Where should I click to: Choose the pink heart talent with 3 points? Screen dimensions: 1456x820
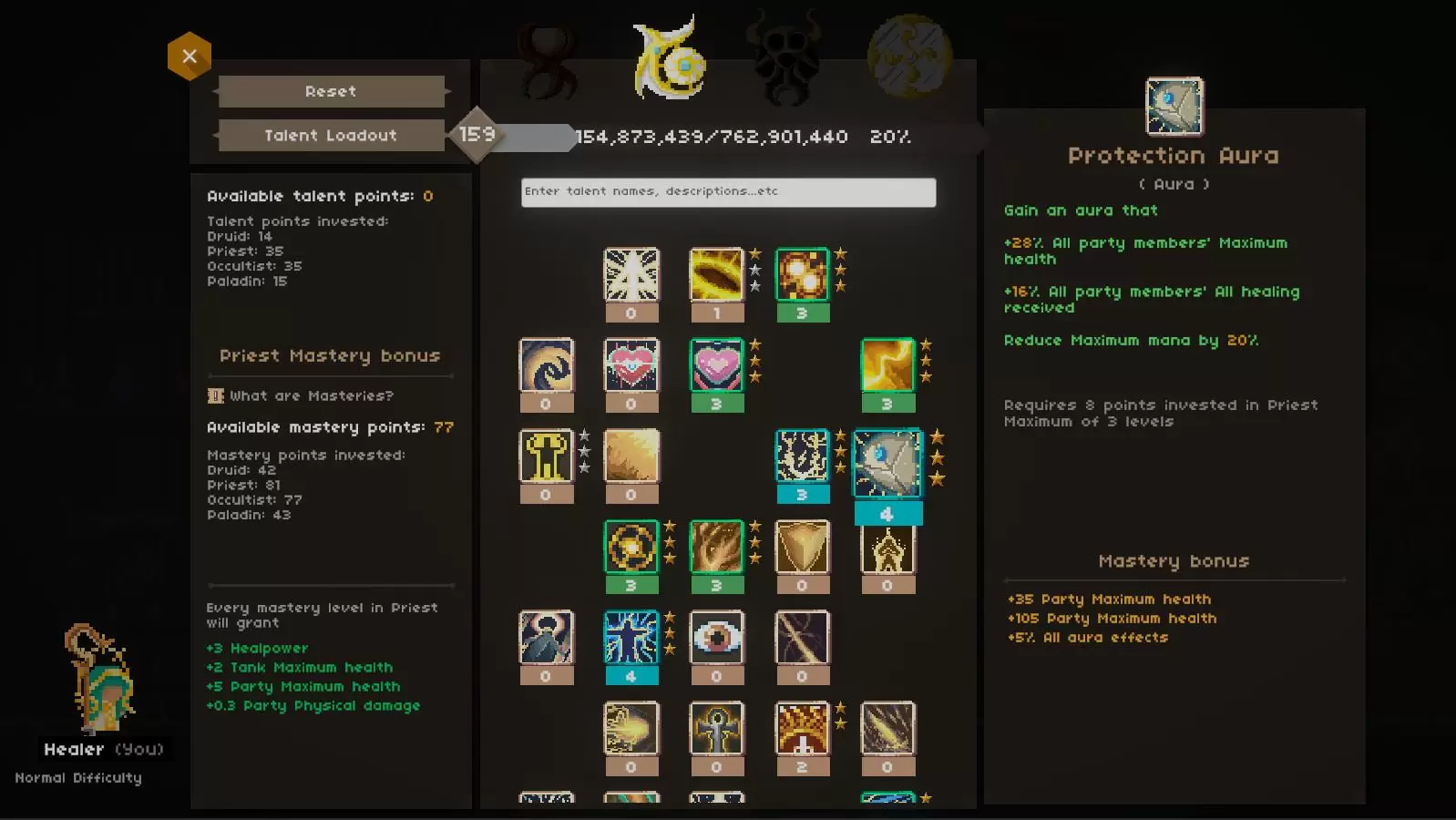pyautogui.click(x=717, y=365)
